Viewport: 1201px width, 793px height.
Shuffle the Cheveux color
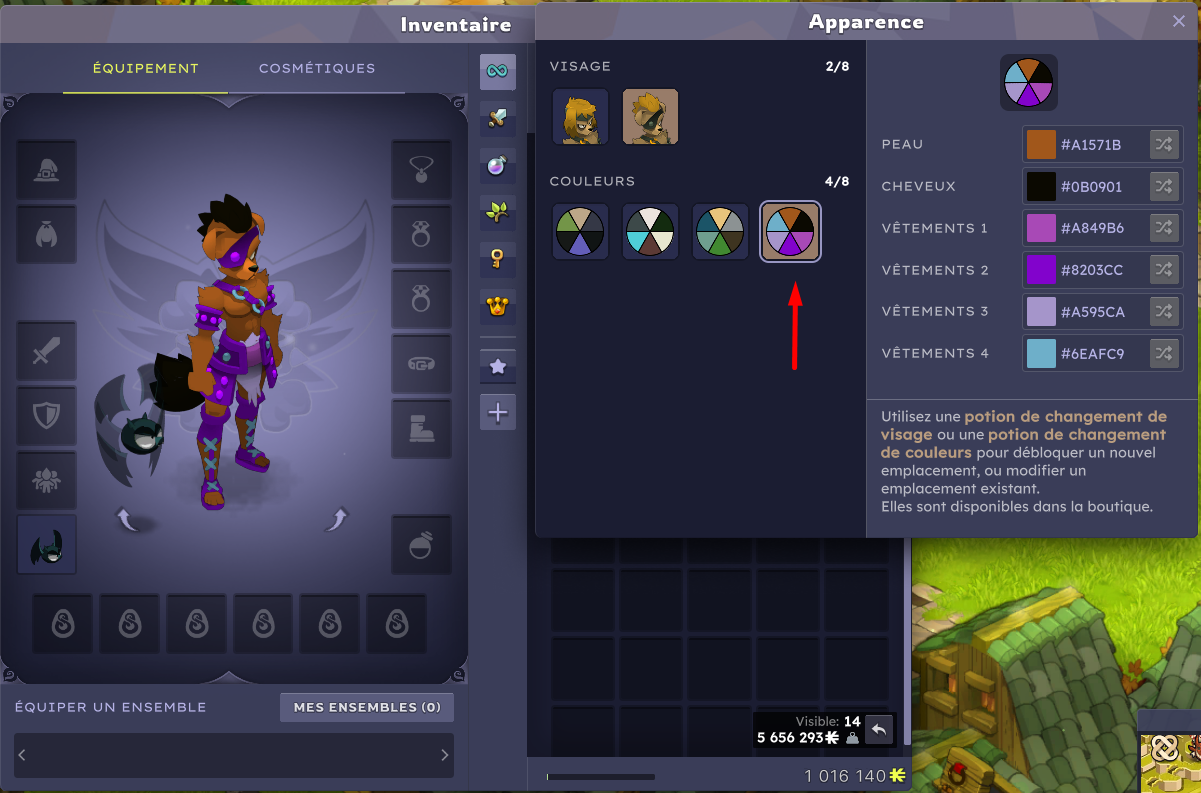point(1163,187)
